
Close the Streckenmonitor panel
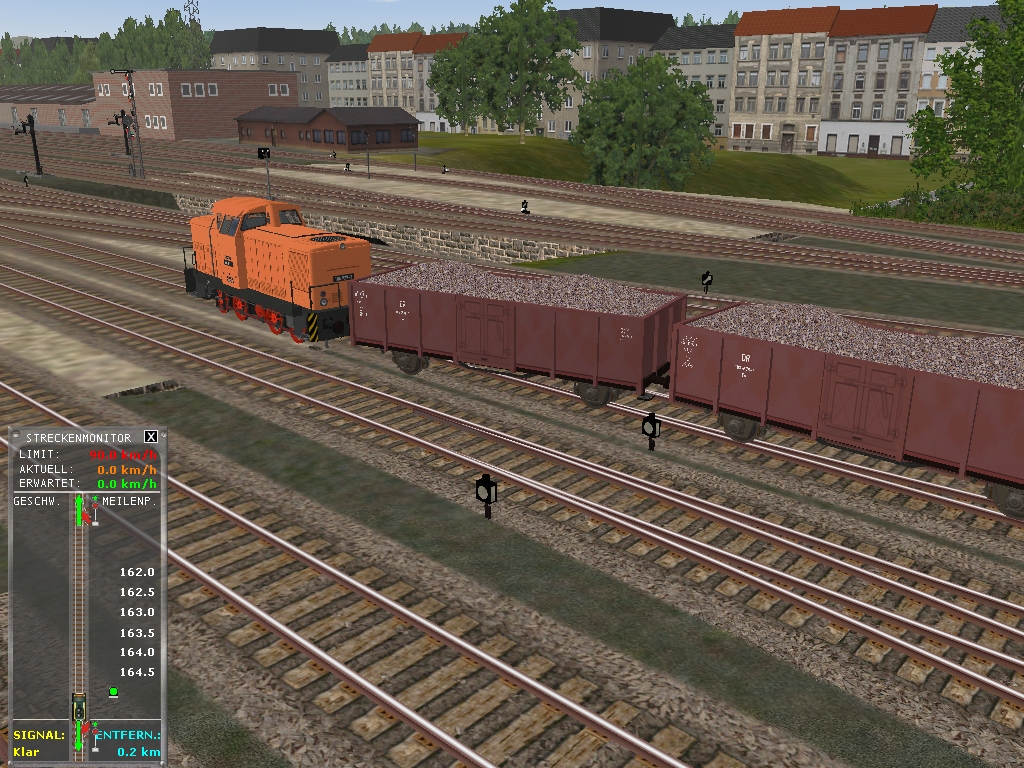point(151,437)
